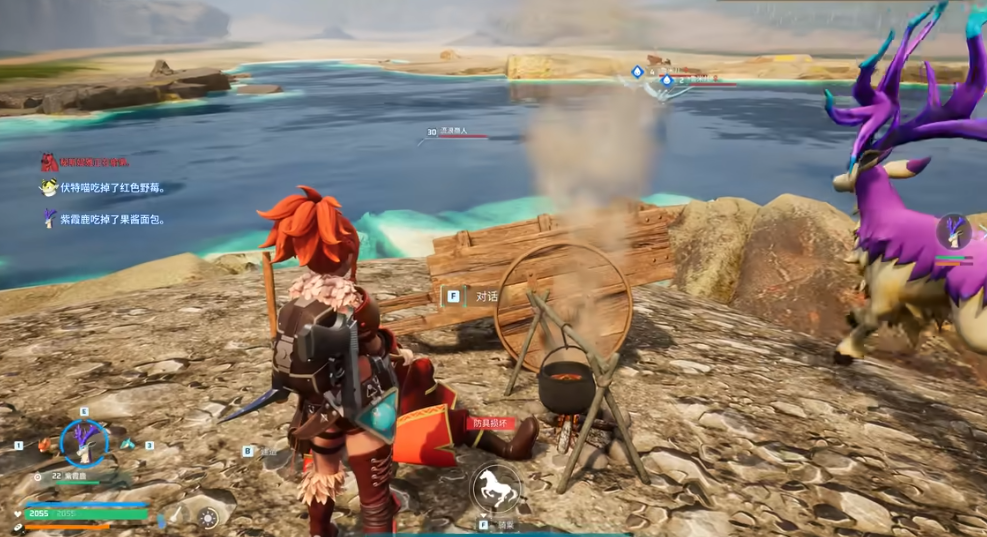Select the active purple deer pal portrait
The image size is (987, 537).
pos(84,444)
